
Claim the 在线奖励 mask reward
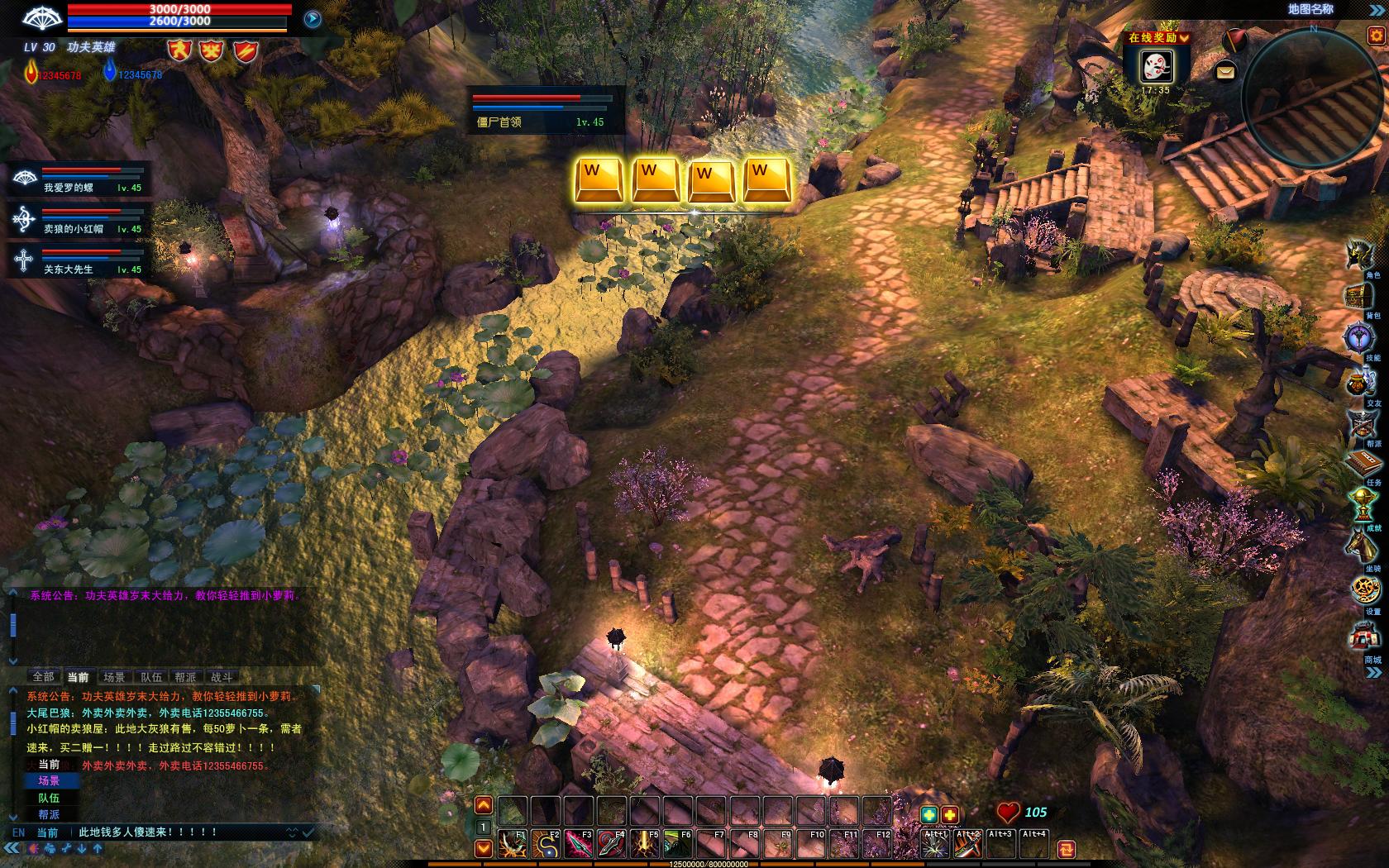pyautogui.click(x=1156, y=66)
